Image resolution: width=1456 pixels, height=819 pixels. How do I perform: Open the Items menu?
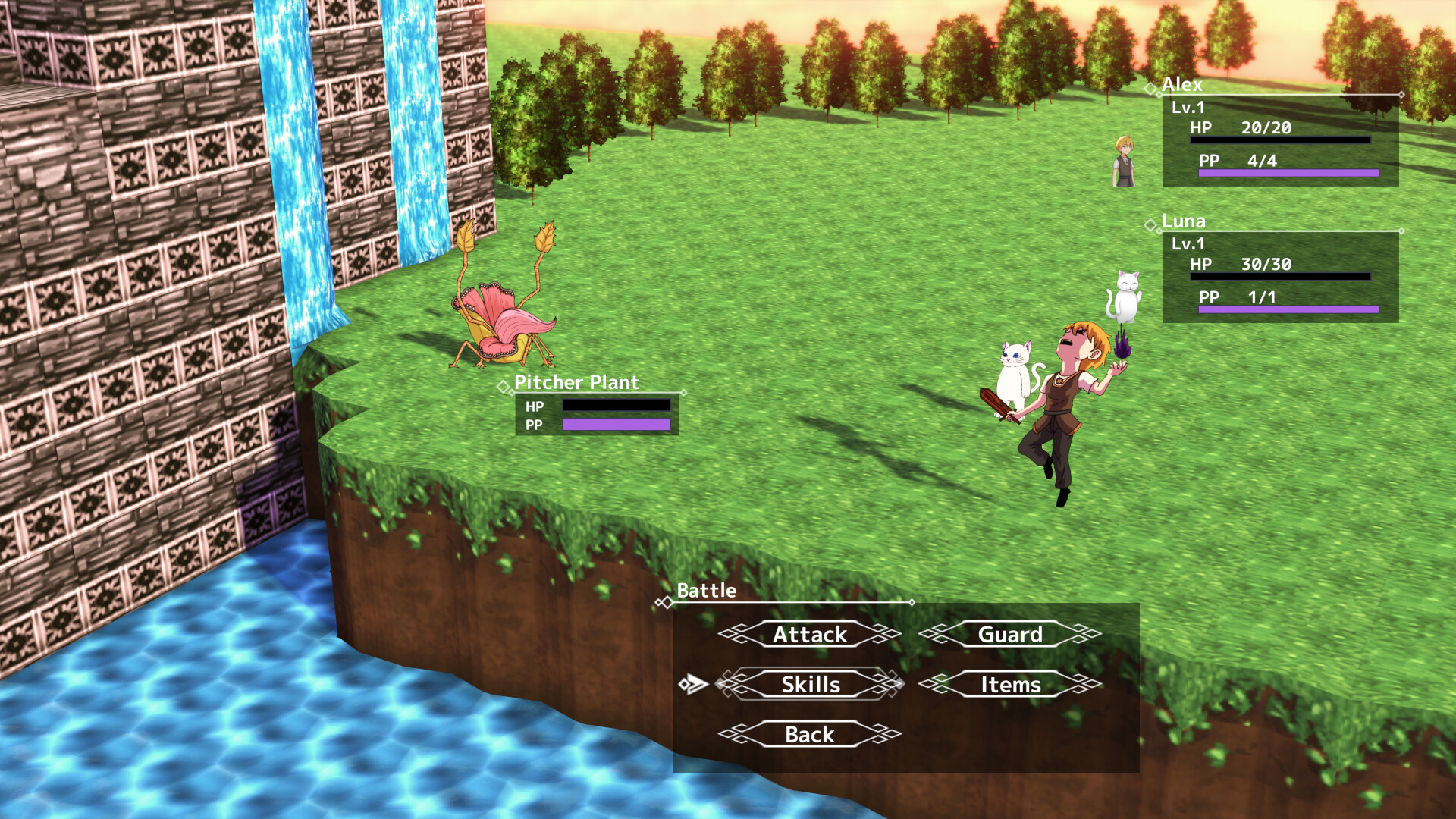pos(1009,684)
